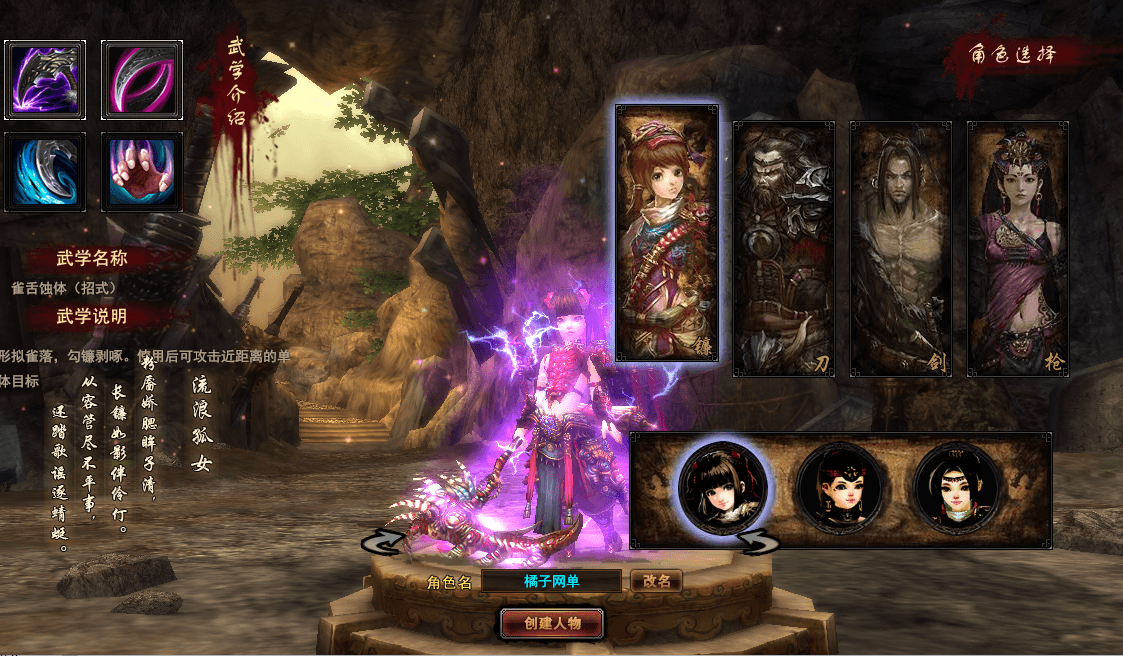This screenshot has height=656, width=1123.
Task: View the clawed hand skill icon
Action: pos(142,172)
